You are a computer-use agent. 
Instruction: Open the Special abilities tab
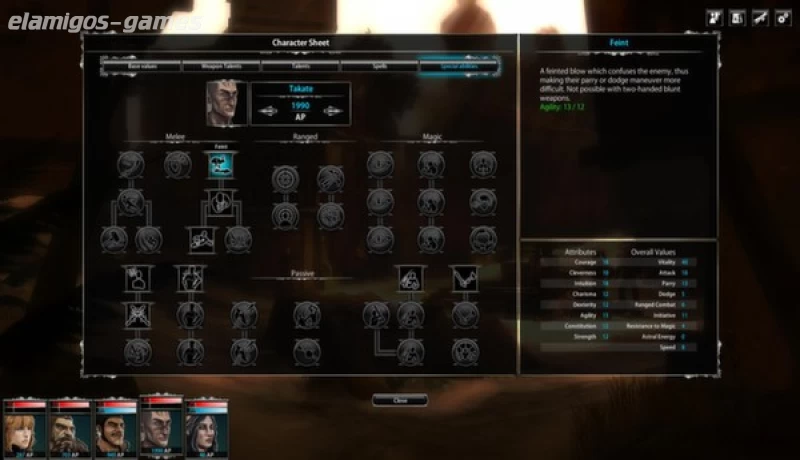pyautogui.click(x=459, y=66)
